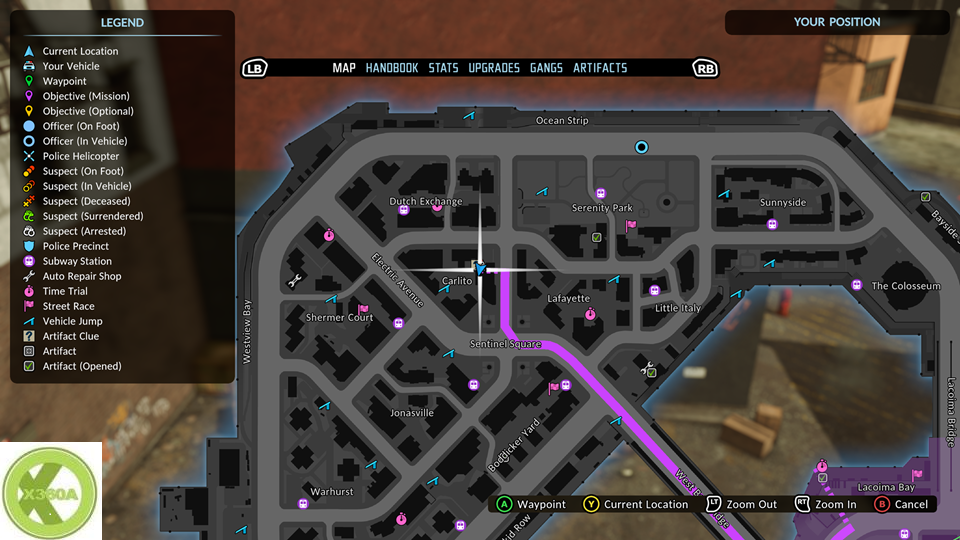Open the Stats tab
The image size is (960, 540).
click(x=443, y=68)
